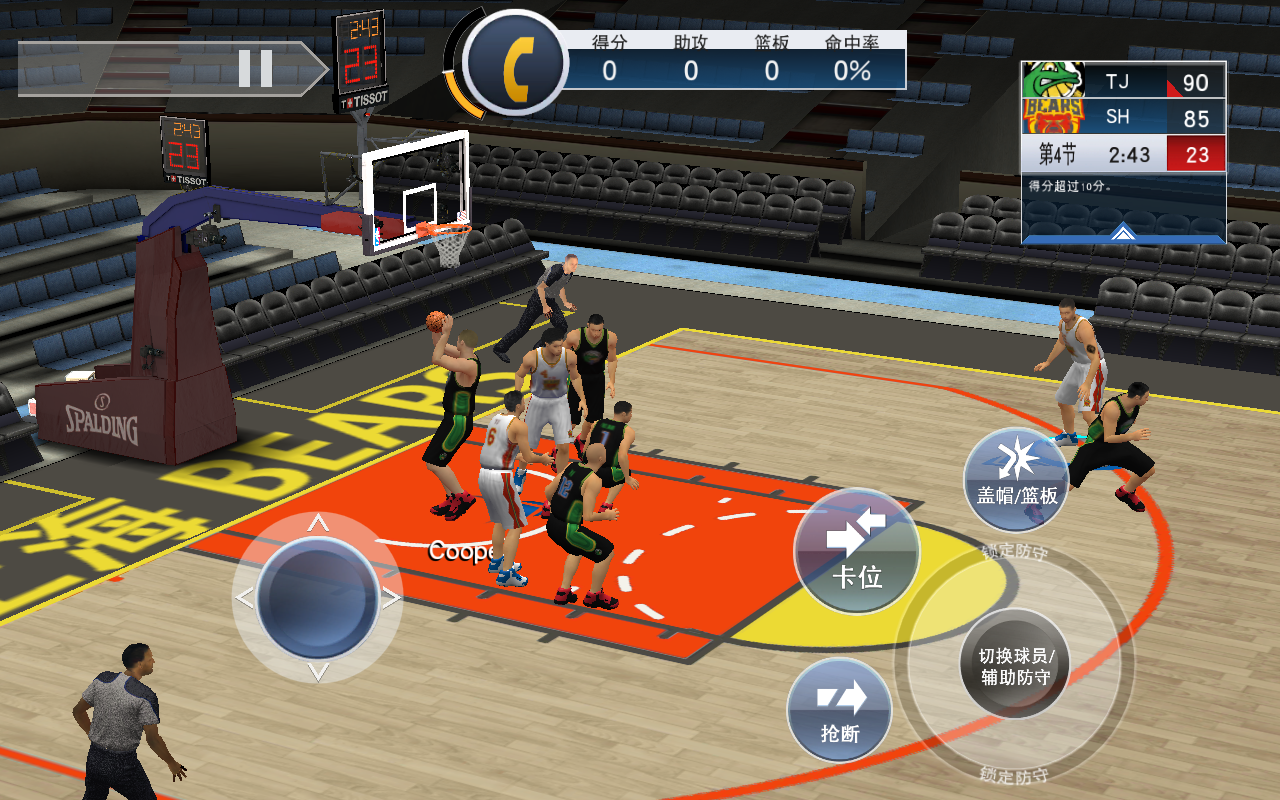
Task: Pause the game with the pause icon
Action: click(x=257, y=67)
